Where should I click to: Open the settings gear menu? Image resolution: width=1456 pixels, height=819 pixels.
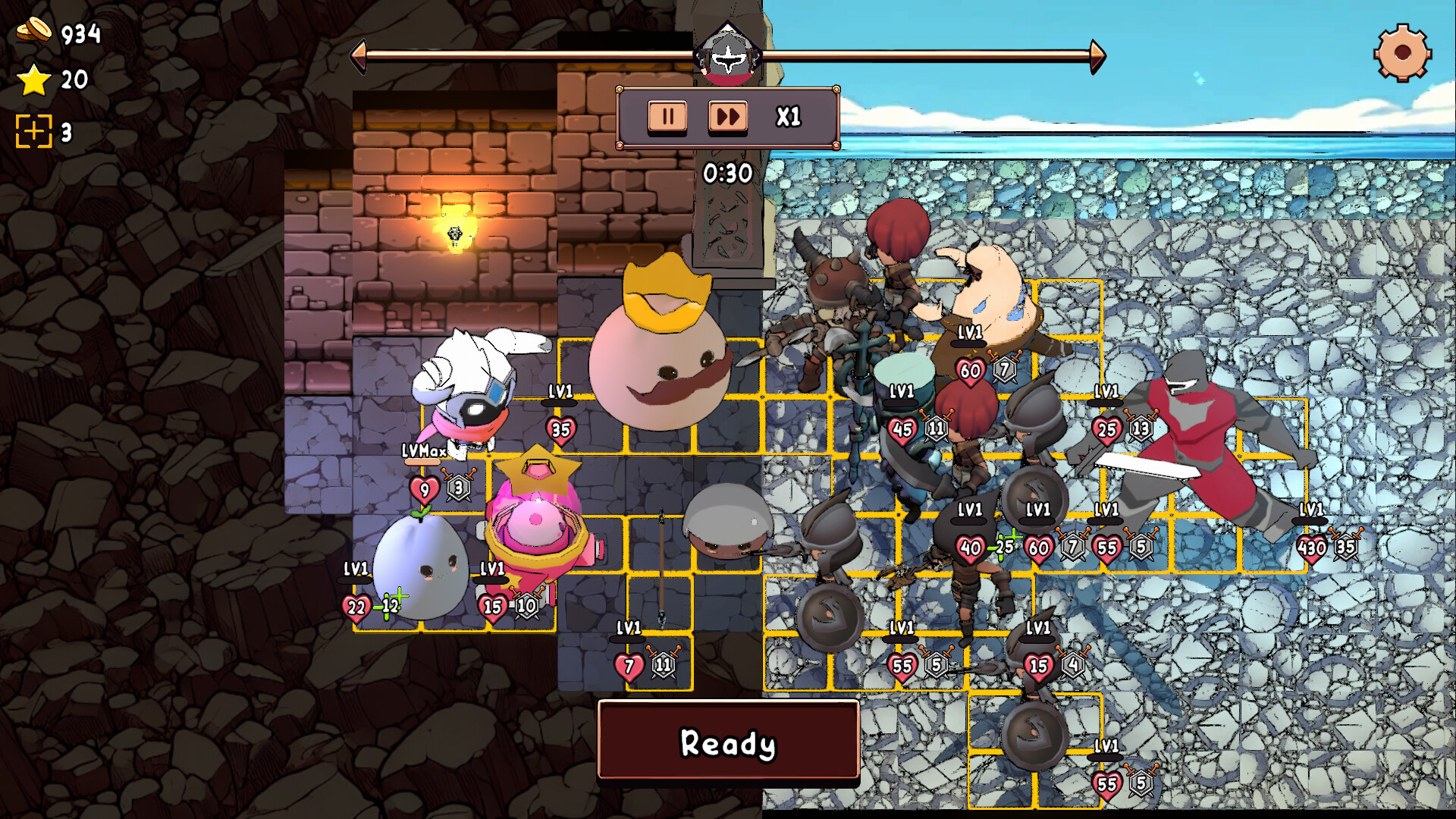tap(1401, 55)
